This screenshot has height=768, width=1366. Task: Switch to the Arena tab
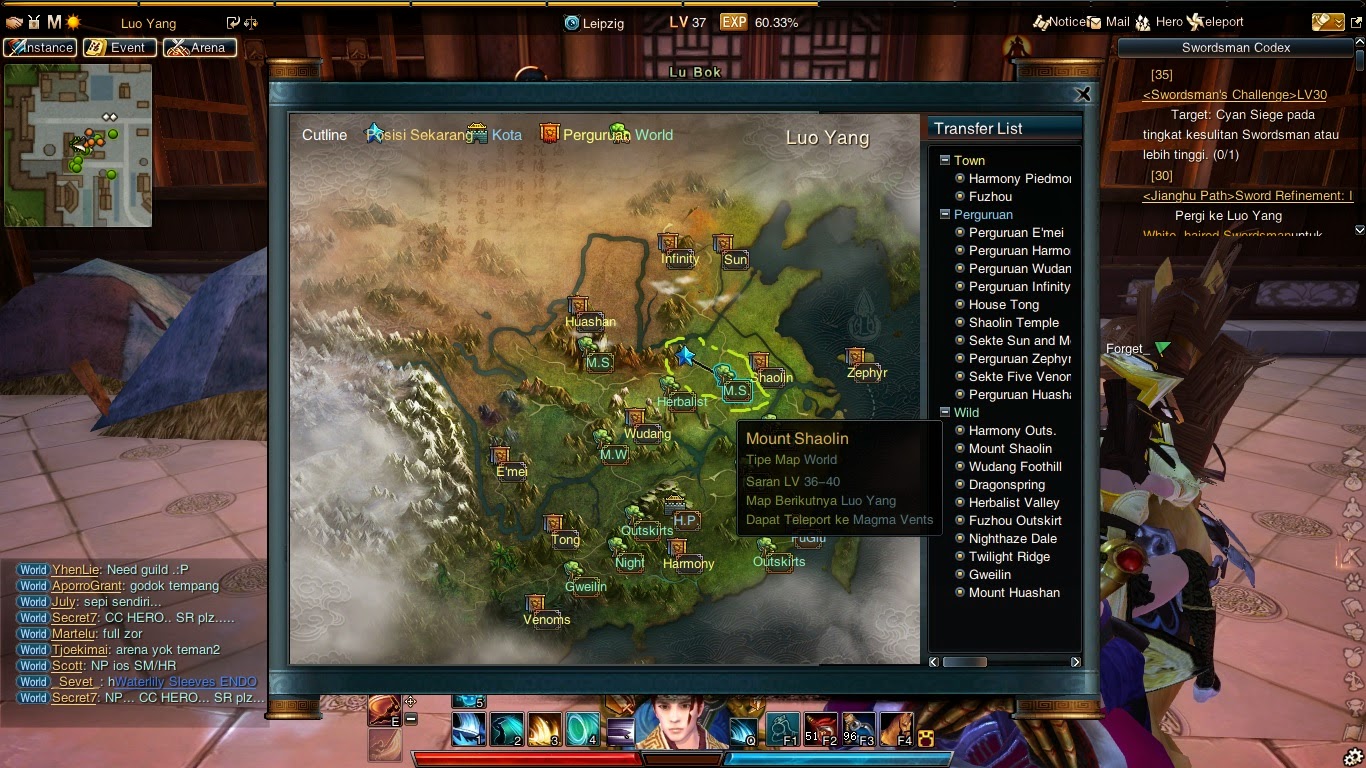tap(199, 47)
